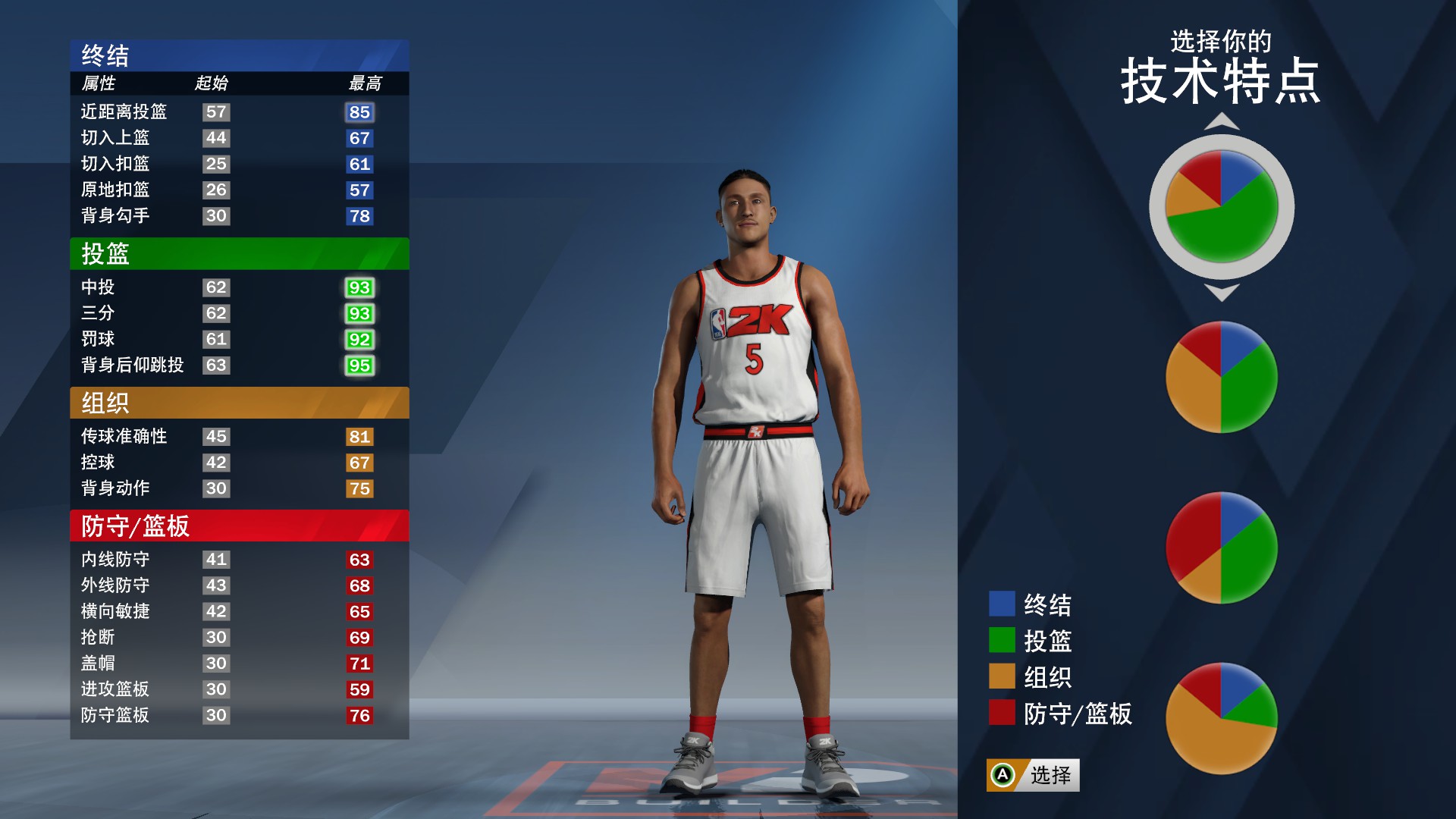Click the 三分 max rating value 93
This screenshot has height=819, width=1456.
(359, 313)
